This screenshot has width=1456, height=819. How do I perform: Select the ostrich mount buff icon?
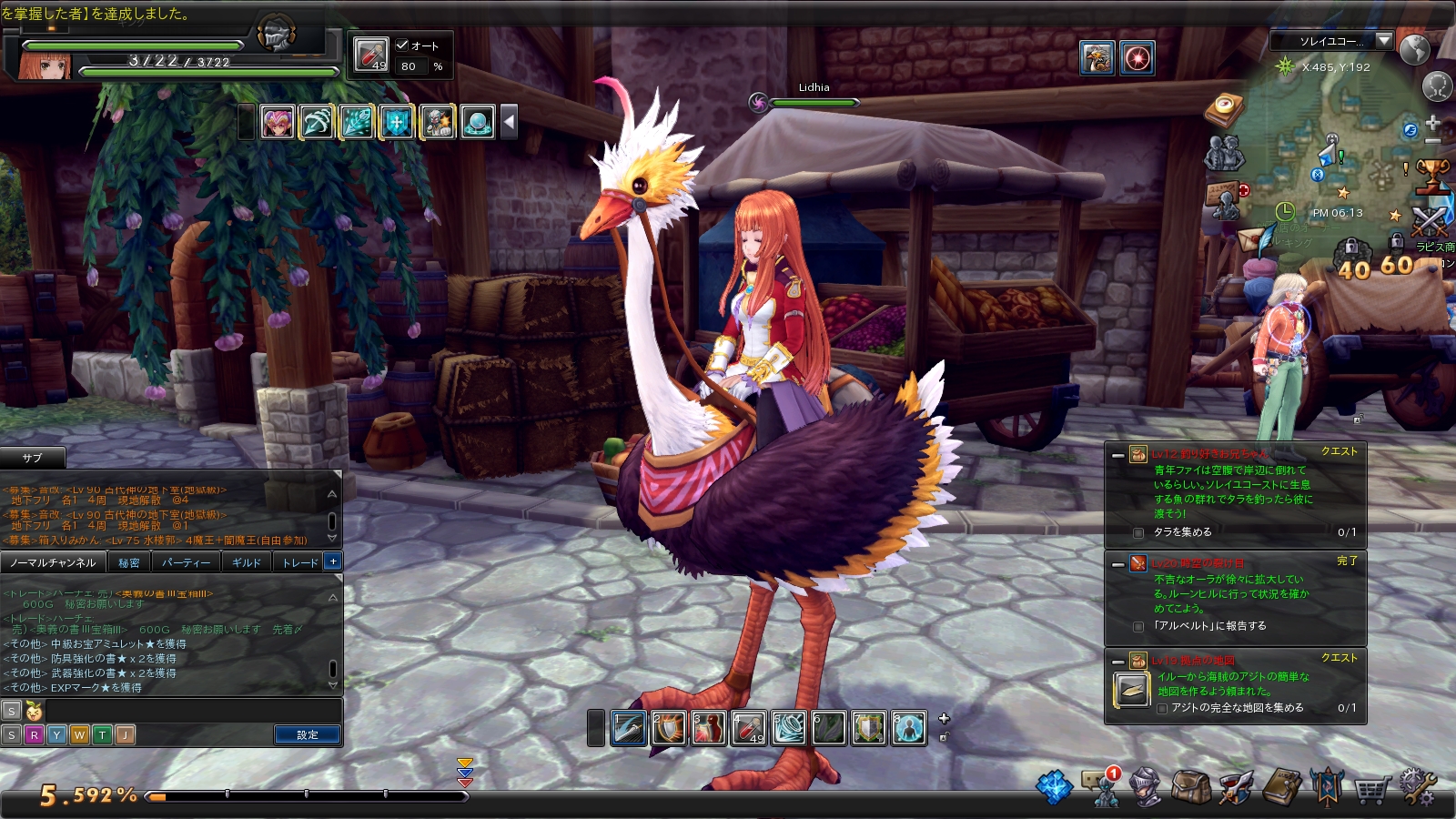coord(1097,58)
